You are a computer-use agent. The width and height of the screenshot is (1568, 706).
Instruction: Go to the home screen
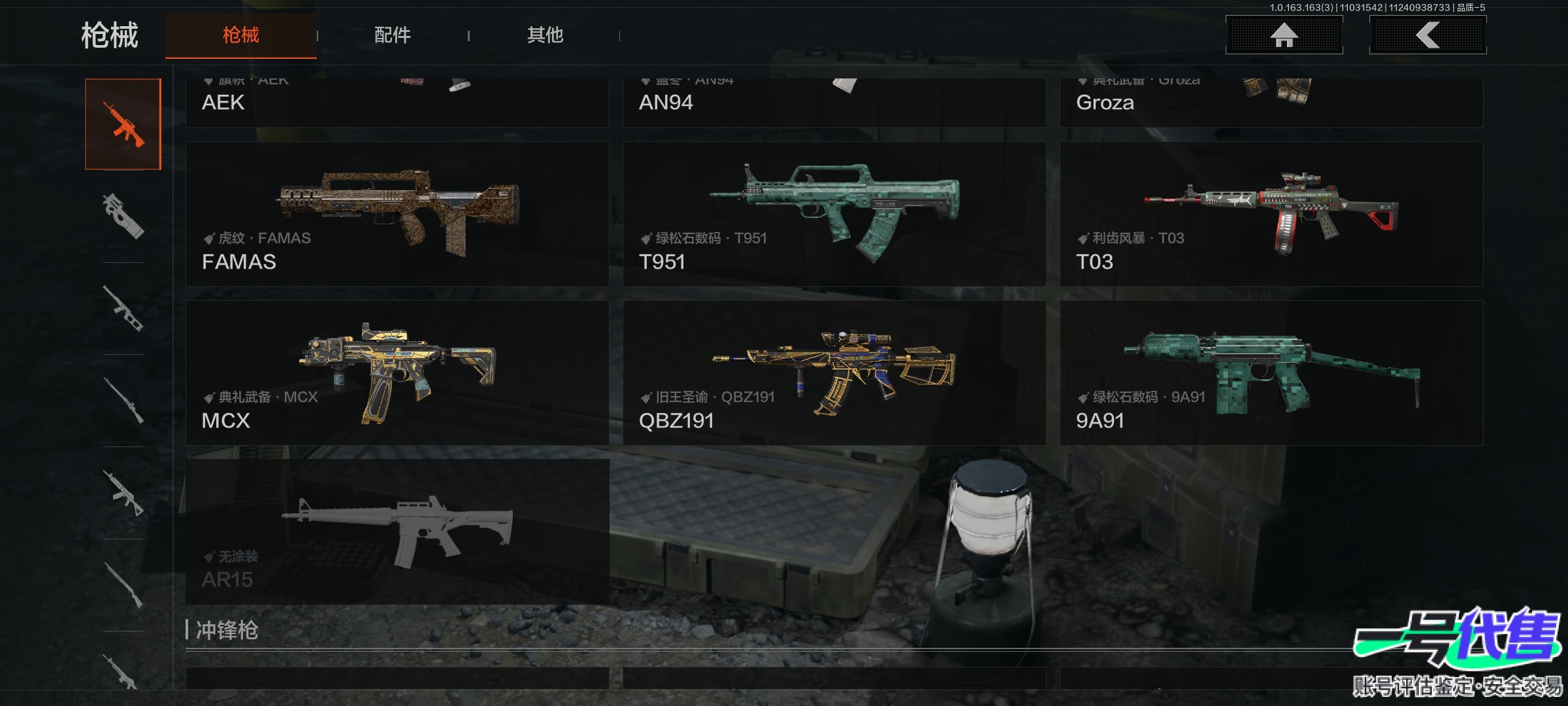tap(1284, 35)
